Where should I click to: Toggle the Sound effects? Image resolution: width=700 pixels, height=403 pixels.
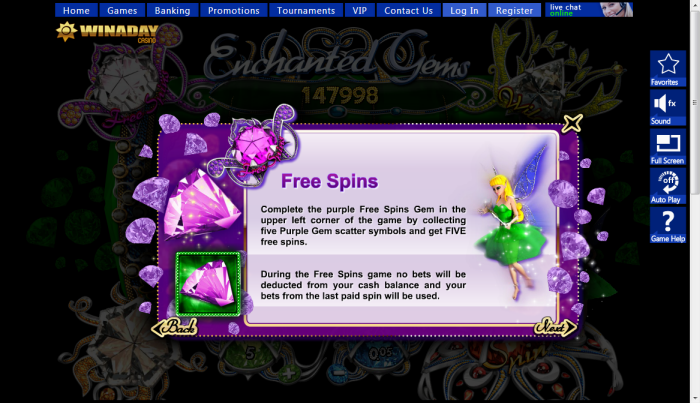coord(667,107)
